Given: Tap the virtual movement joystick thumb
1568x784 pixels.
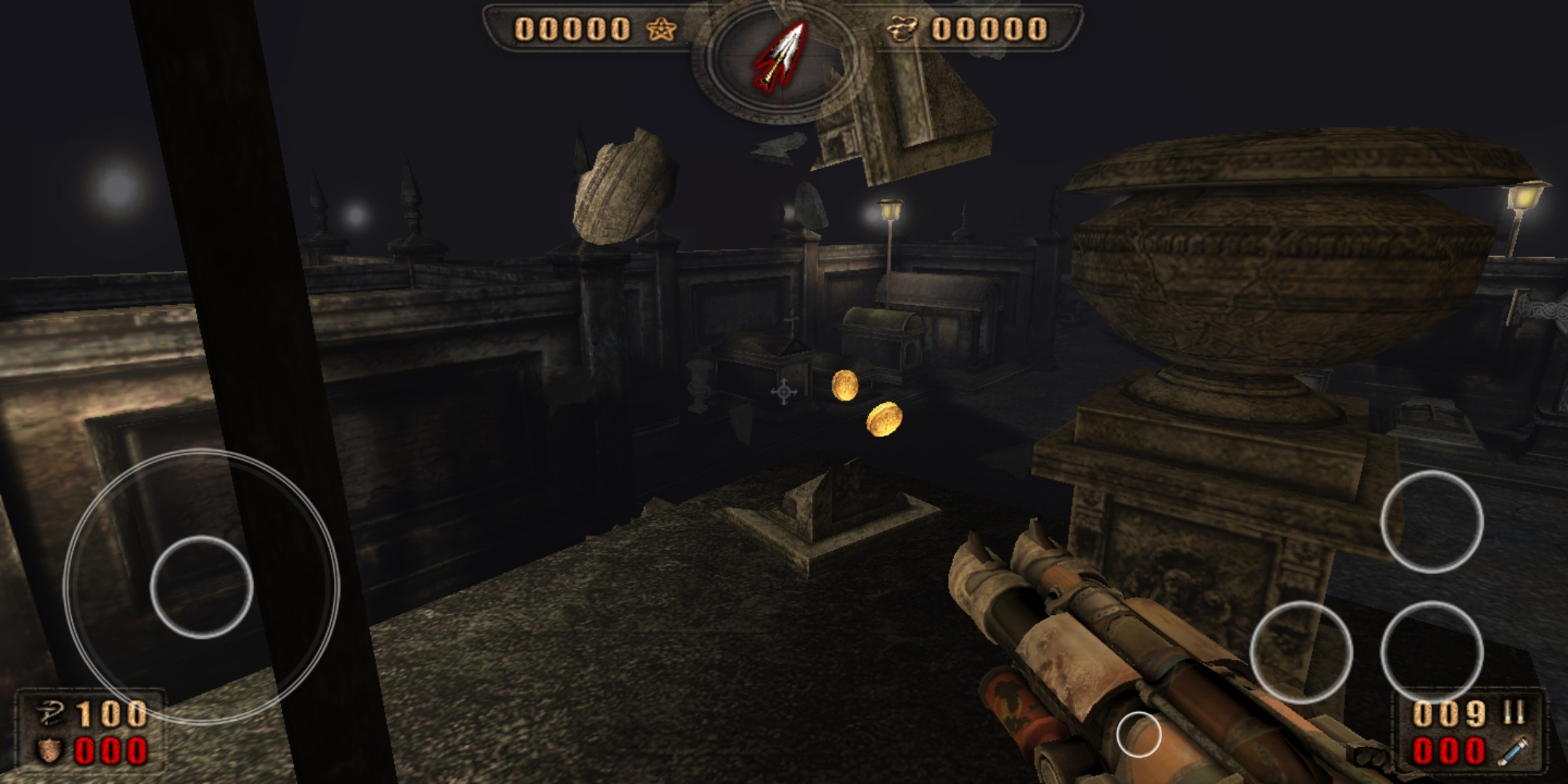Looking at the screenshot, I should click(201, 587).
